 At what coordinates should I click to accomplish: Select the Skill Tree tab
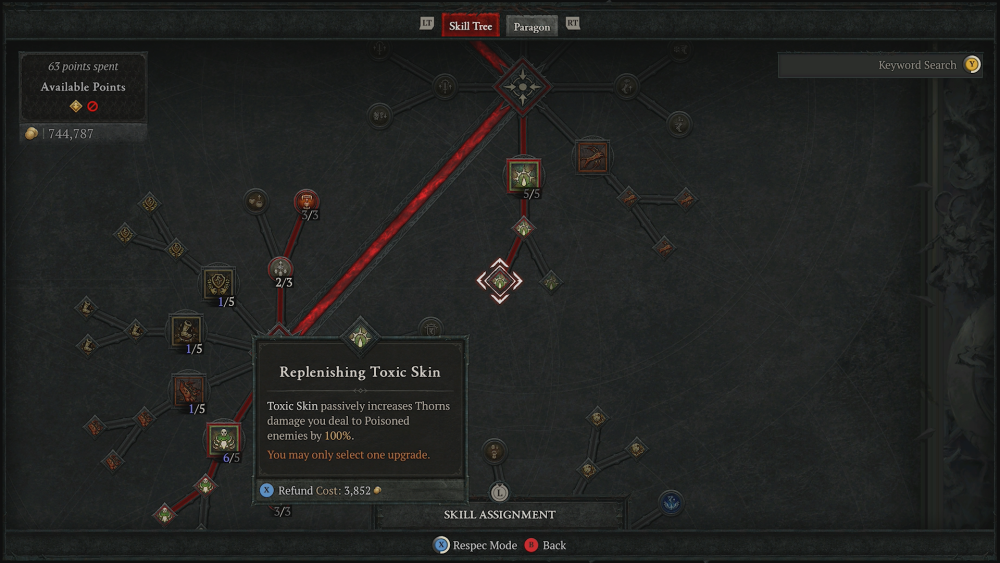click(x=470, y=25)
